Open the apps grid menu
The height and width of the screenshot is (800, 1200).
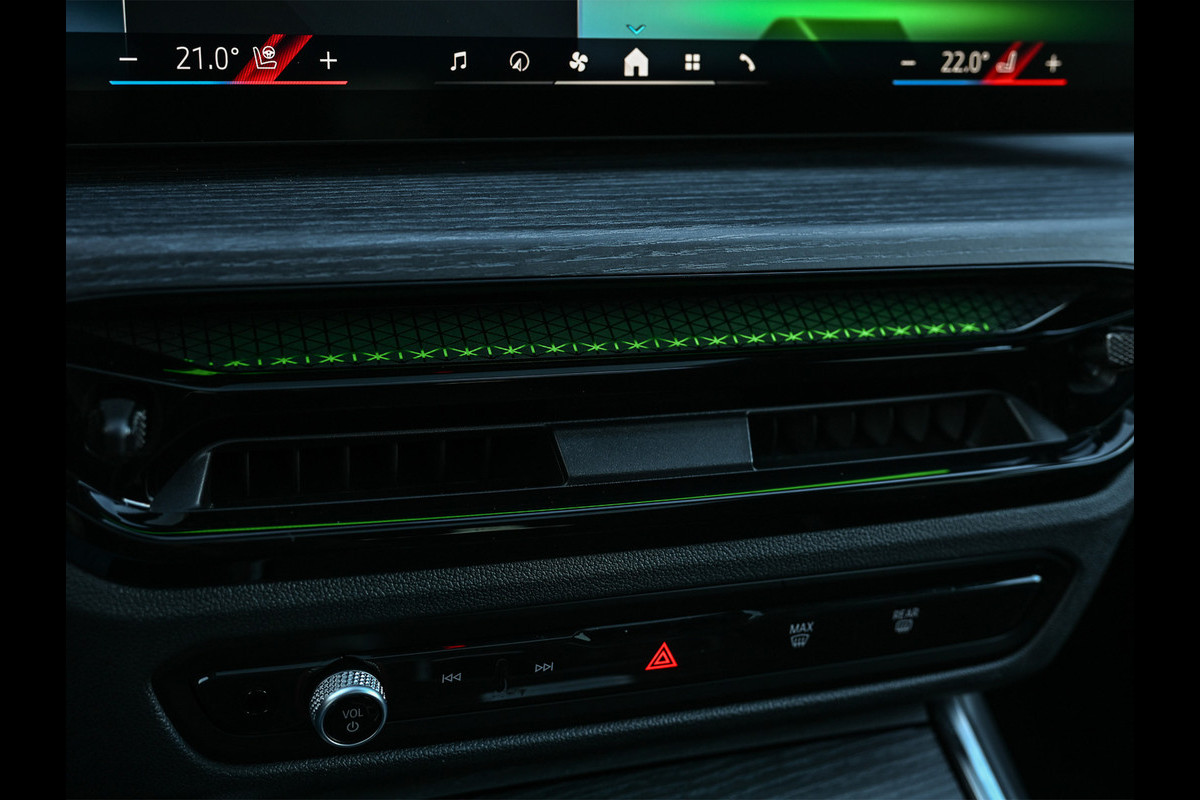(692, 62)
